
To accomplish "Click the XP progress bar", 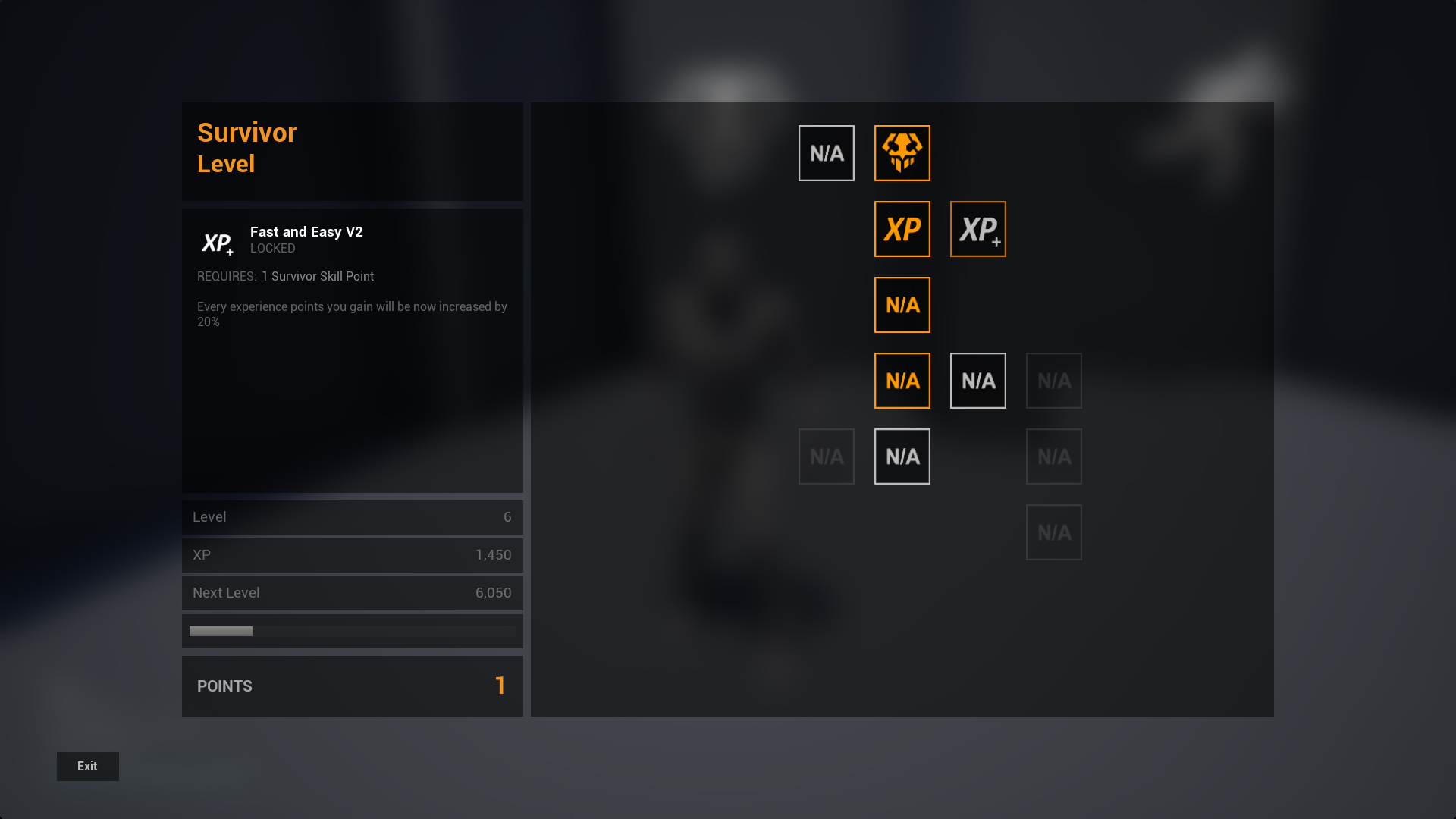I will pyautogui.click(x=352, y=630).
